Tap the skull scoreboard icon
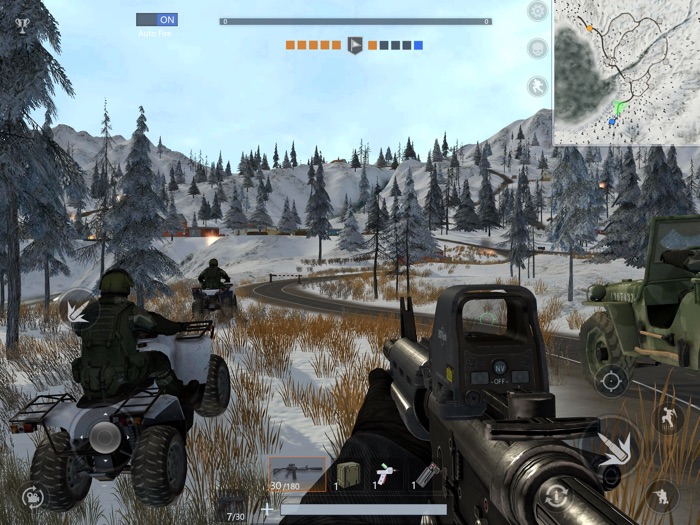The width and height of the screenshot is (700, 525). click(x=538, y=48)
